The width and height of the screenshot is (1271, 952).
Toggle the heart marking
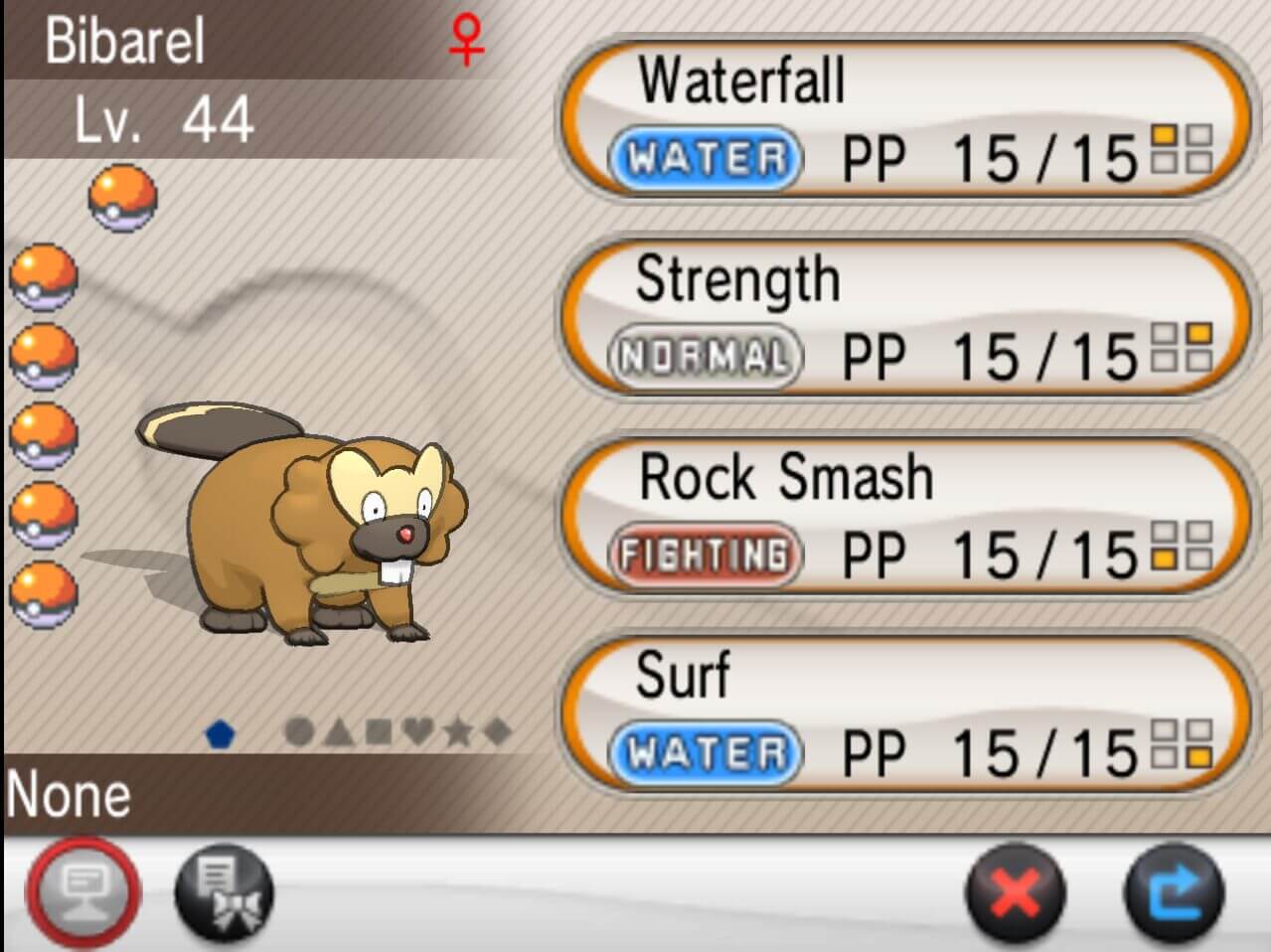(418, 732)
